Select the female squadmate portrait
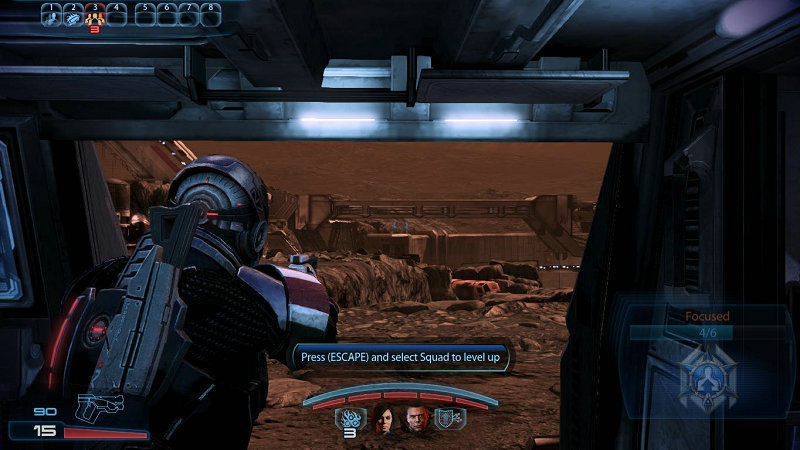Screen dimensions: 800x450 click(x=385, y=420)
